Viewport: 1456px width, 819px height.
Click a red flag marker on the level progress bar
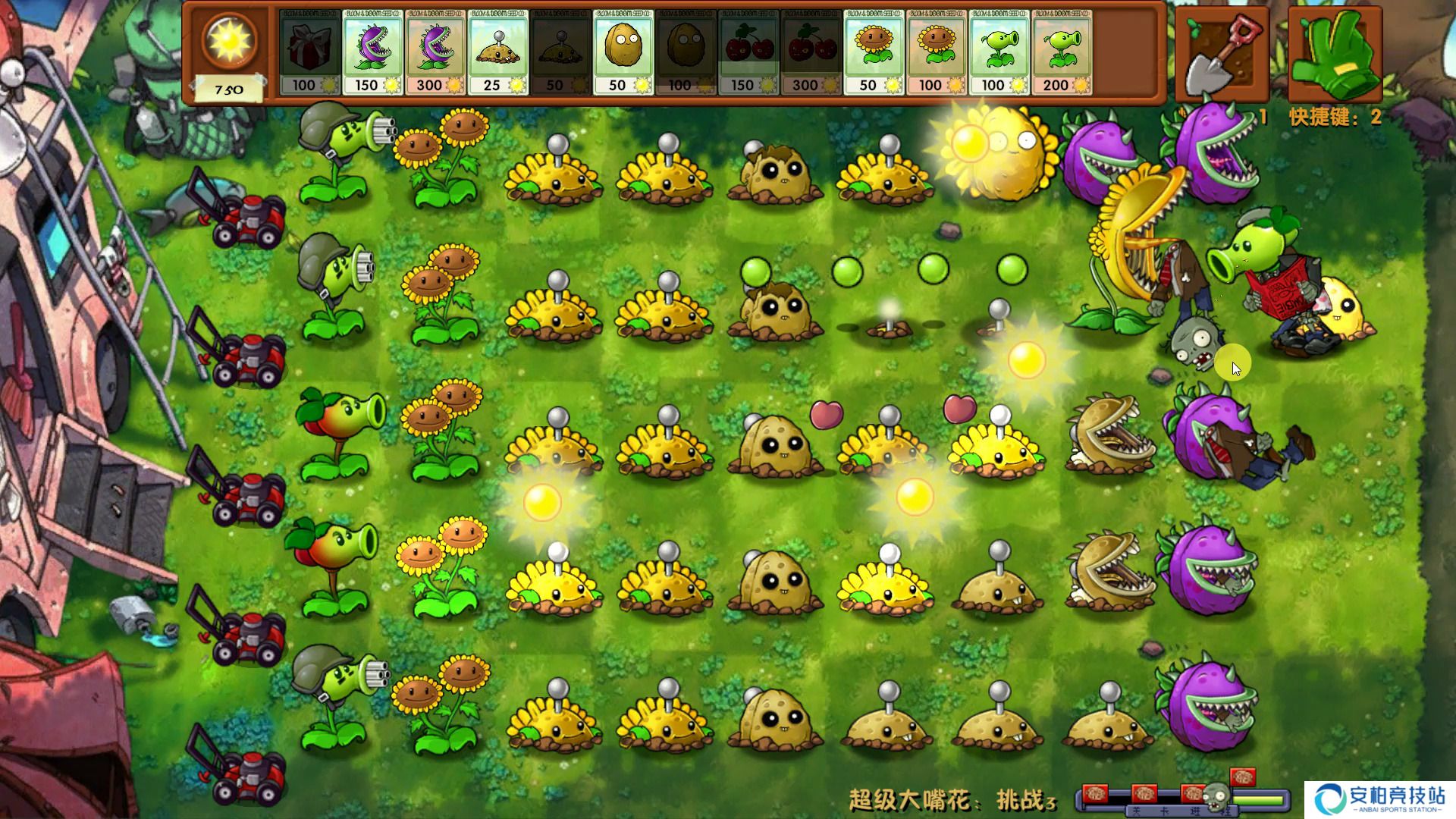(1096, 795)
